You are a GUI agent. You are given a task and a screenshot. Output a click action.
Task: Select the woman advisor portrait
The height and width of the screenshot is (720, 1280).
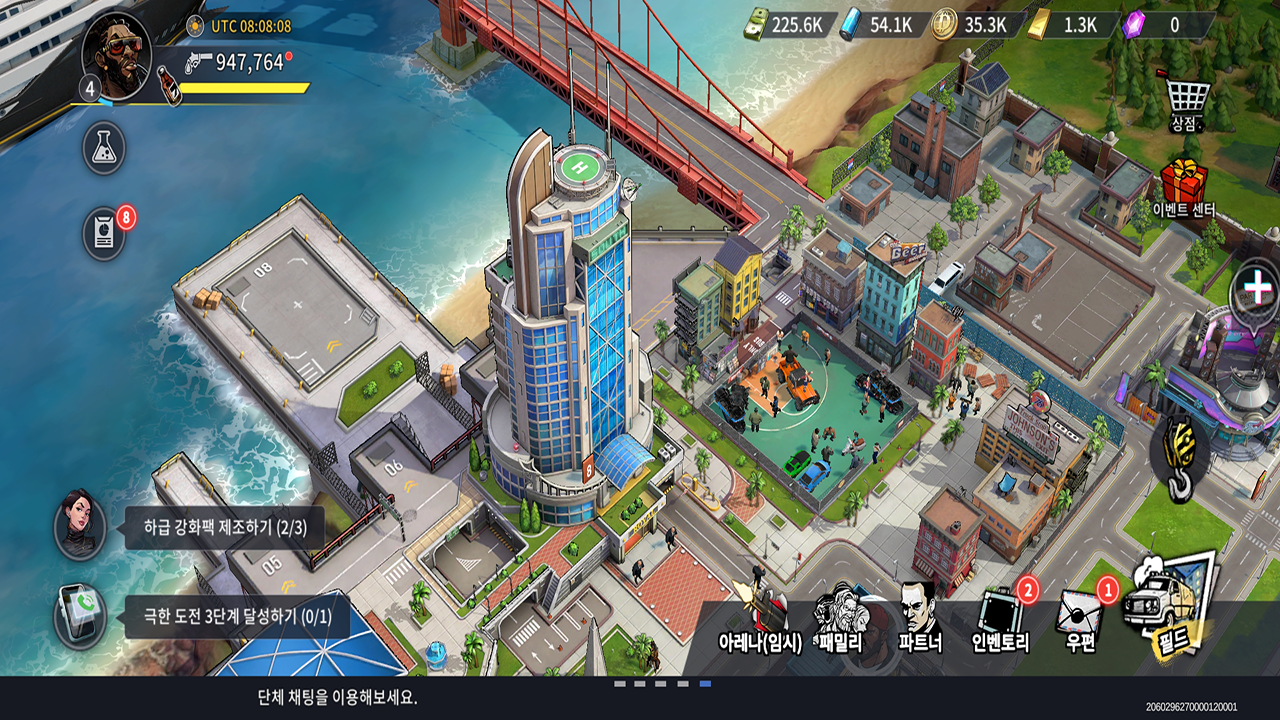(x=80, y=526)
